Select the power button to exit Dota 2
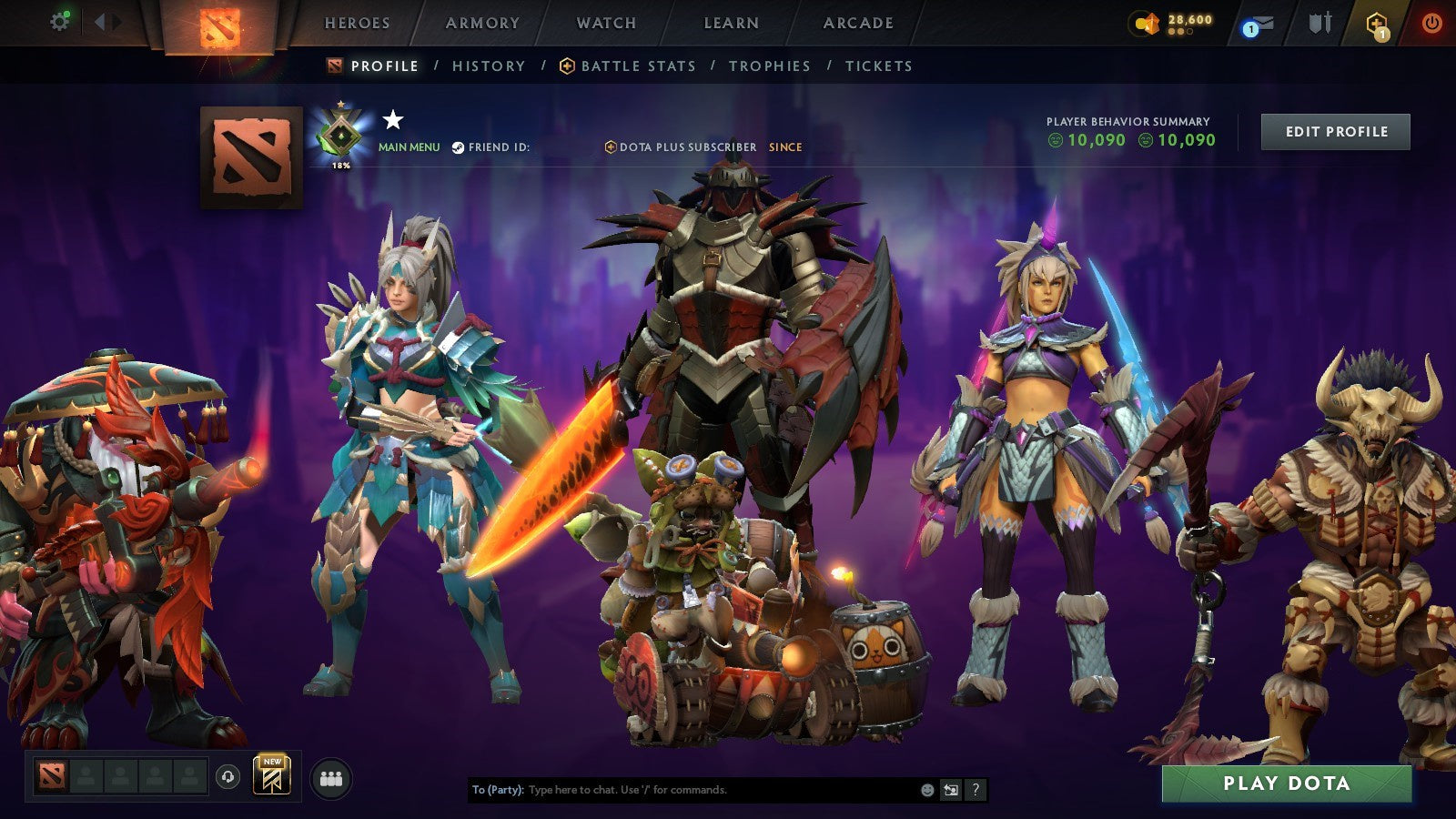Screen dimensions: 1456x819 [1431, 20]
